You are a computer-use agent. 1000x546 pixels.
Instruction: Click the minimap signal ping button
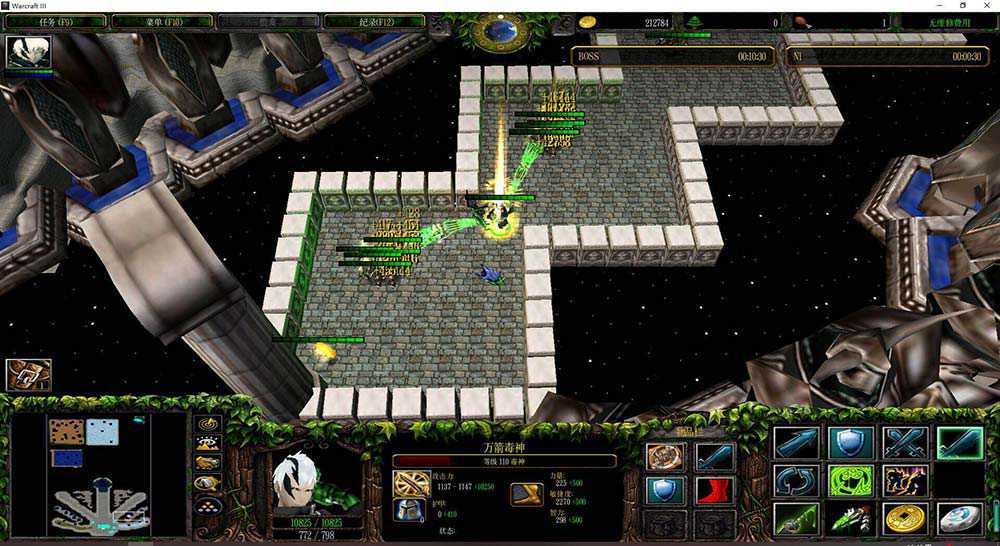[208, 425]
